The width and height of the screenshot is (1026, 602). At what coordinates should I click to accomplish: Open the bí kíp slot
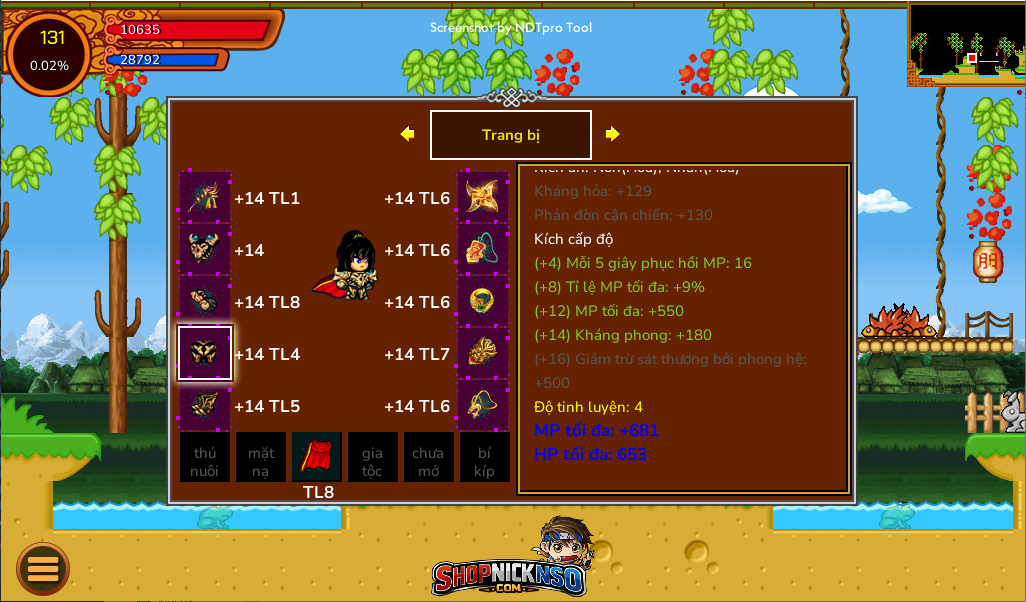pos(484,458)
